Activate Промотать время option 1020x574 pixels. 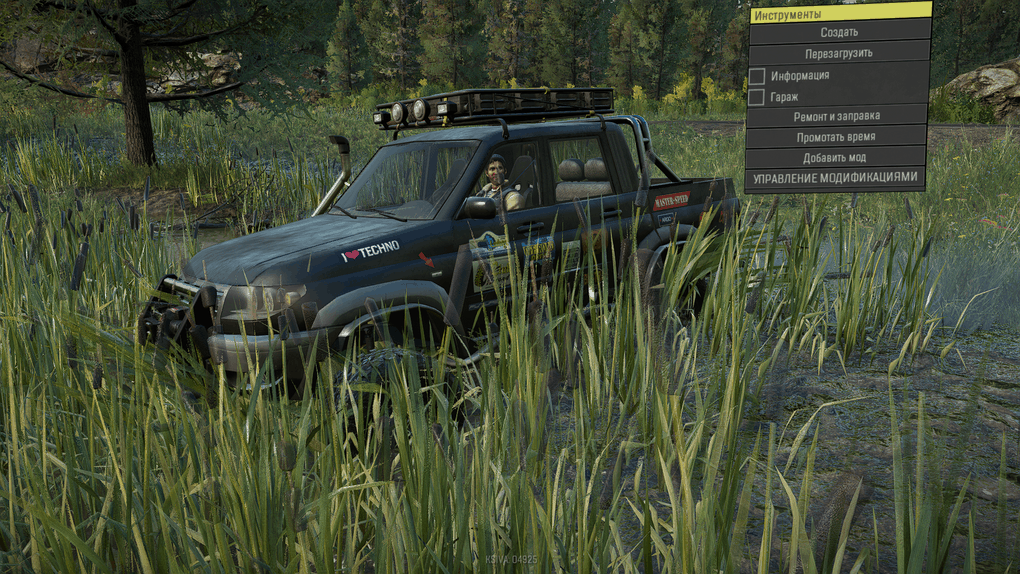(835, 137)
